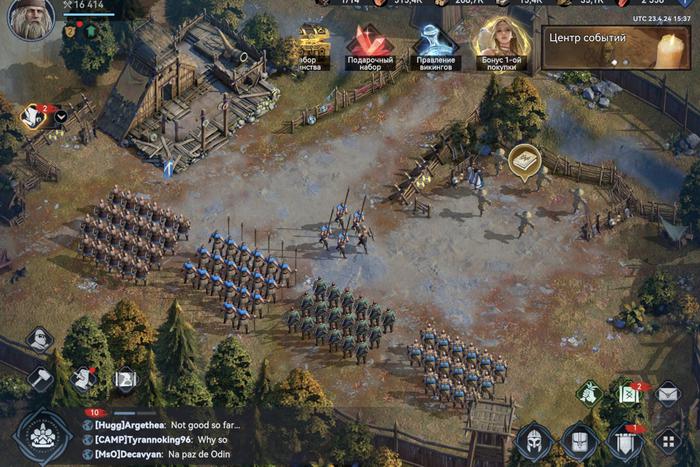
Task: Open the envelope mail inbox
Action: (668, 393)
